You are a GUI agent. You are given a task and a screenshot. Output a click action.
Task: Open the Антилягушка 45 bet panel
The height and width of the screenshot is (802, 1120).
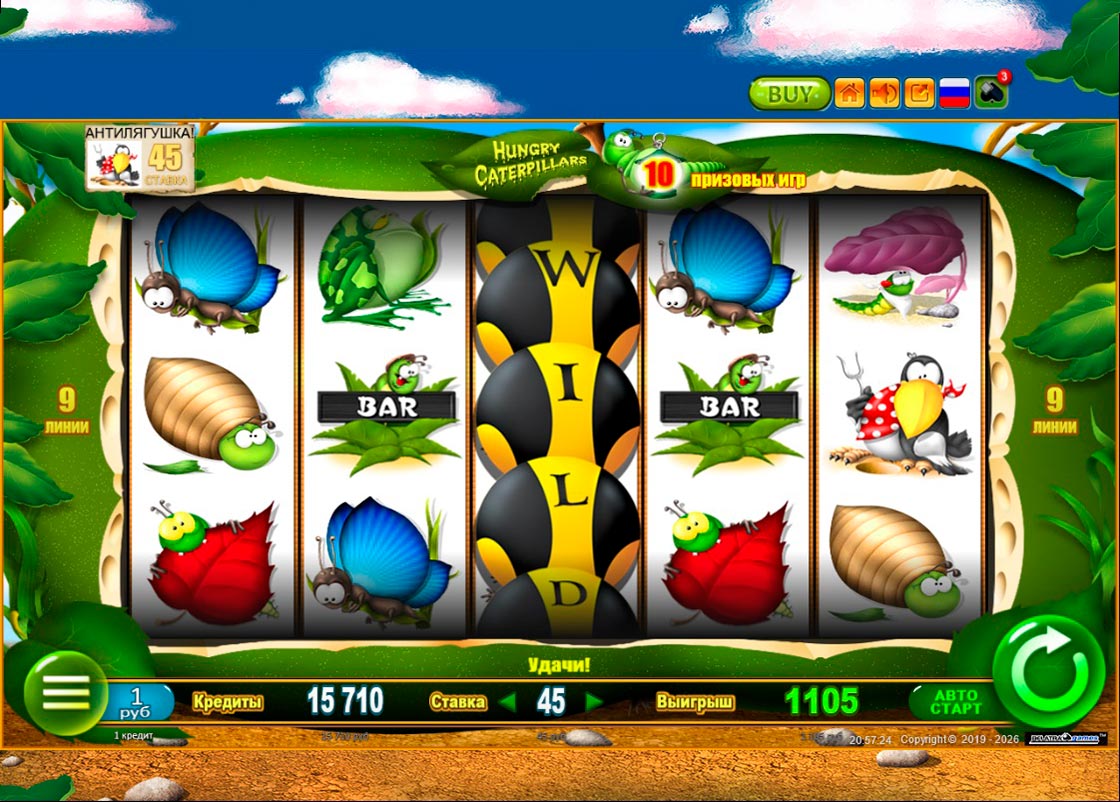139,157
